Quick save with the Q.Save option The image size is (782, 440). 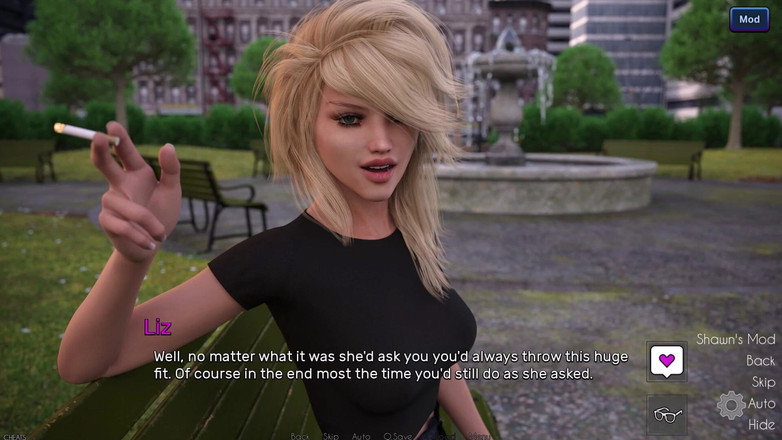[x=397, y=436]
